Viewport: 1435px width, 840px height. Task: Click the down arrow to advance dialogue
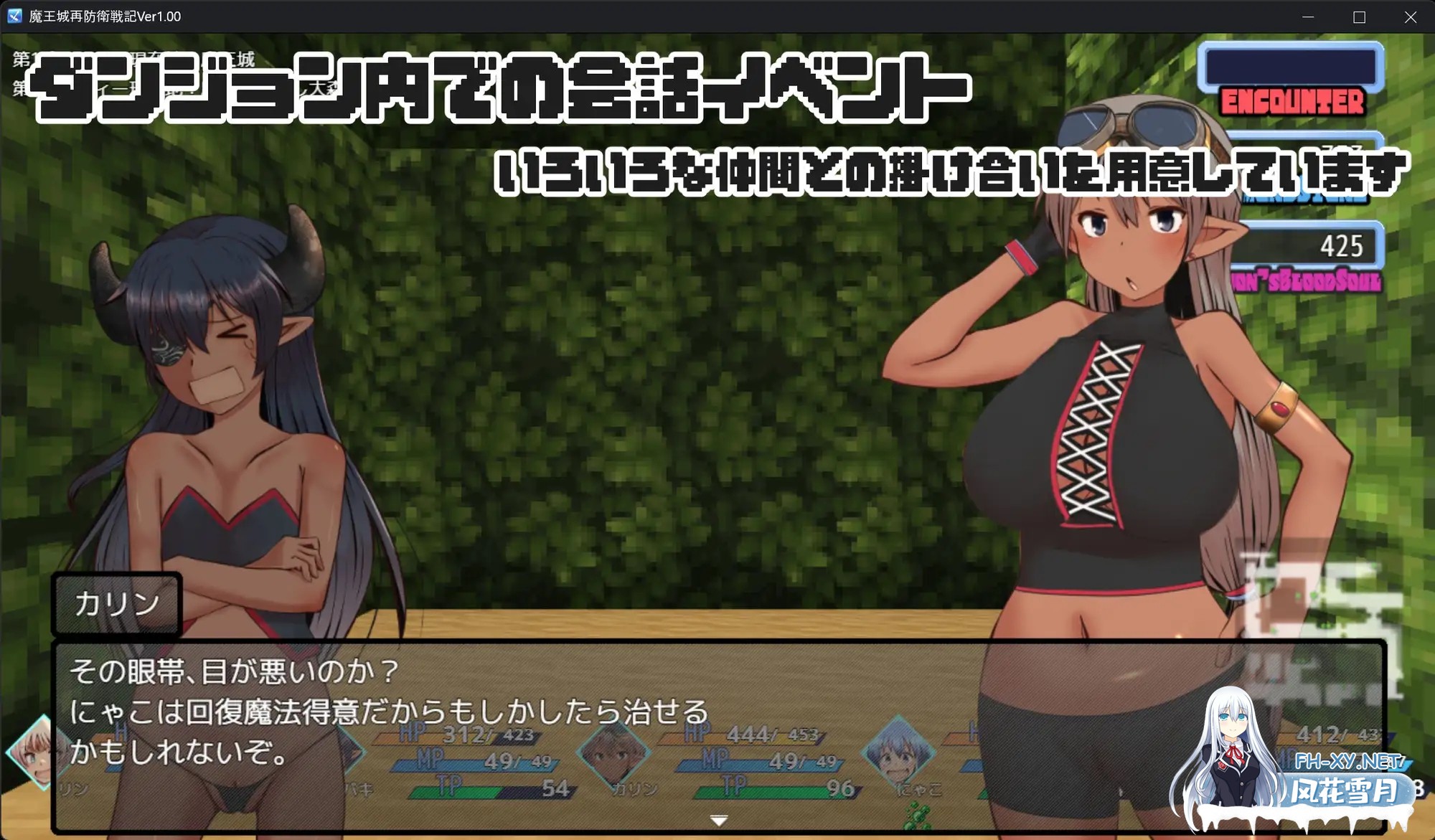pyautogui.click(x=717, y=821)
